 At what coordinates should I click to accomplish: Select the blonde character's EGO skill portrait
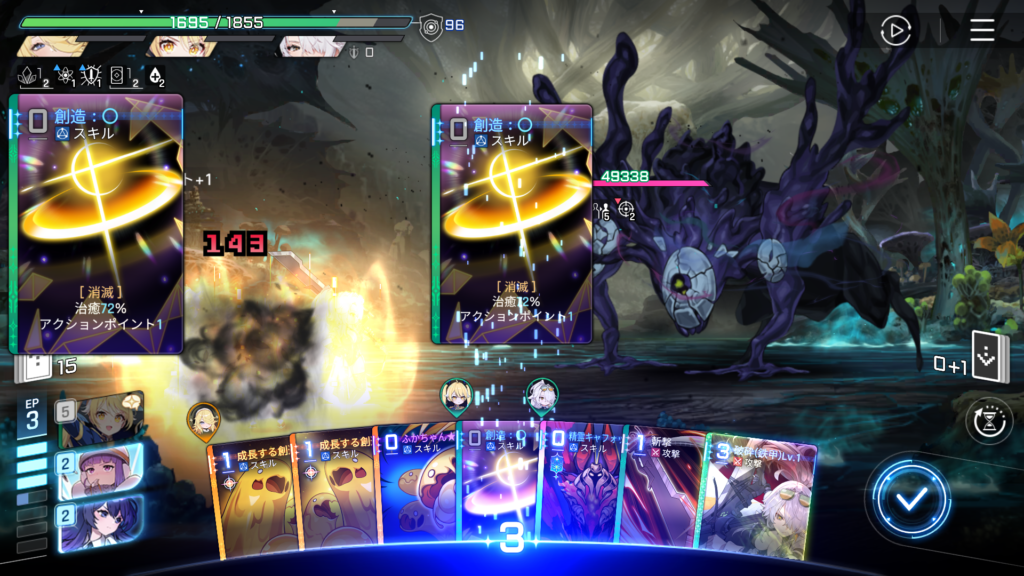[x=101, y=420]
